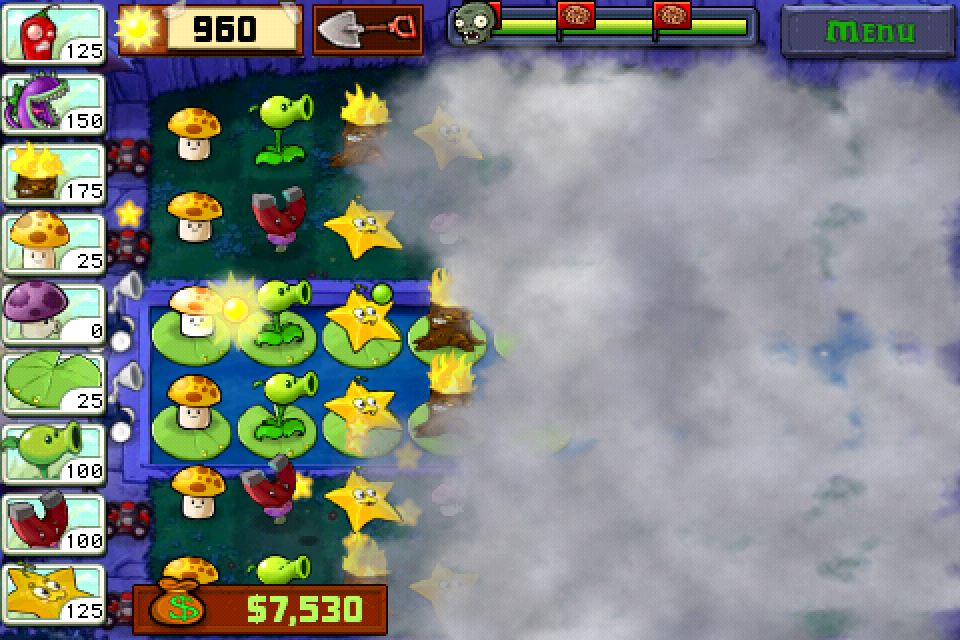Collect the falling sun over the pool
Screen dimensions: 960x640
233,308
